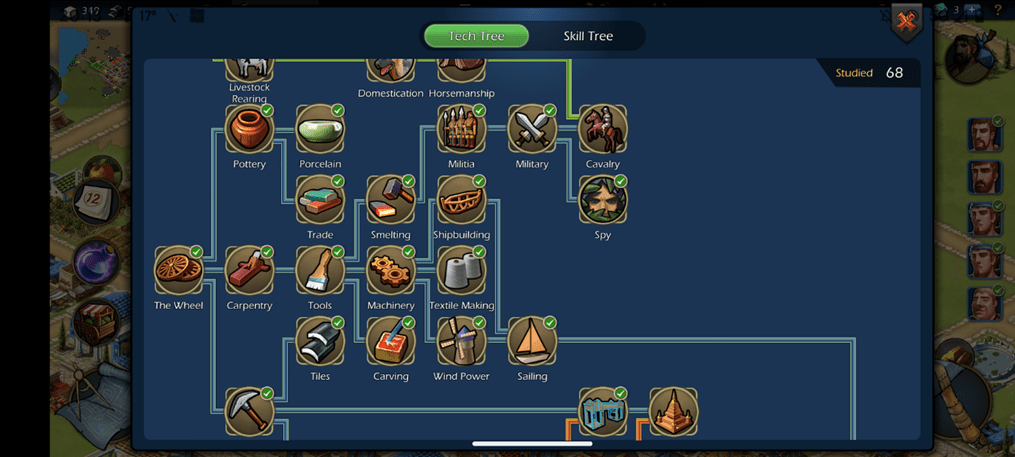1015x457 pixels.
Task: Select the Spy technology node
Action: click(603, 201)
